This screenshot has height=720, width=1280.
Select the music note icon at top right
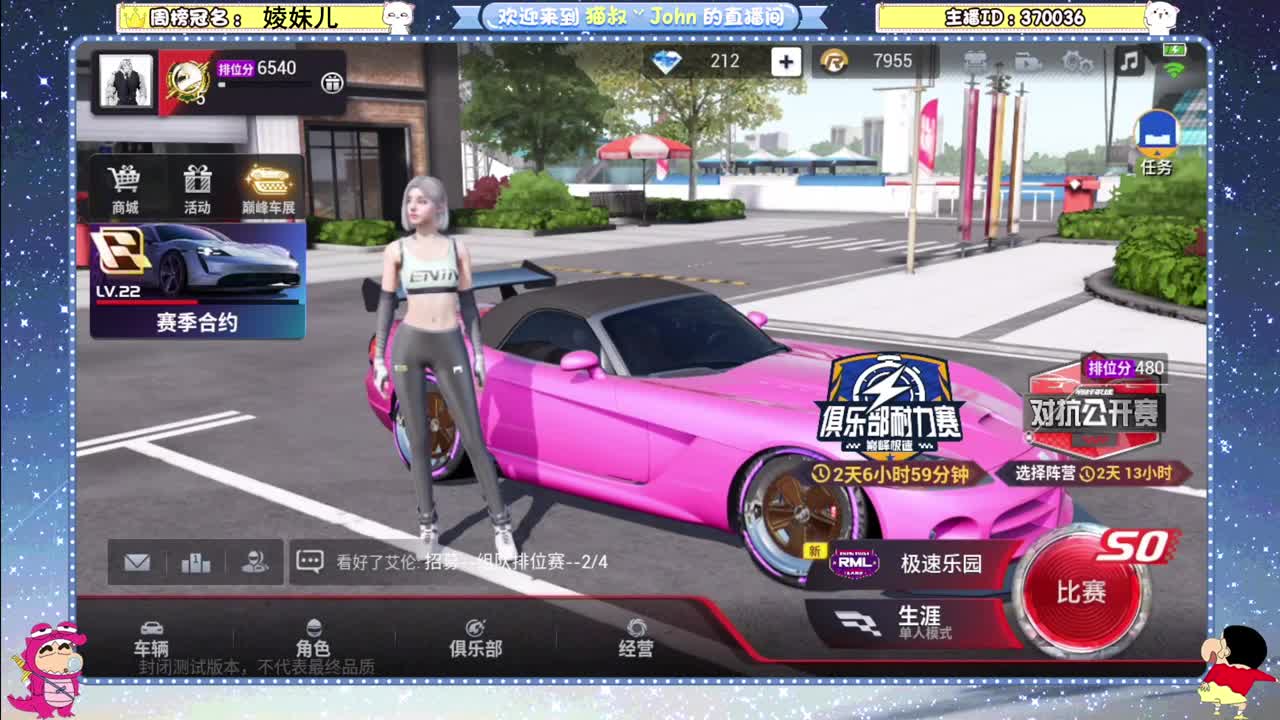[x=1128, y=63]
